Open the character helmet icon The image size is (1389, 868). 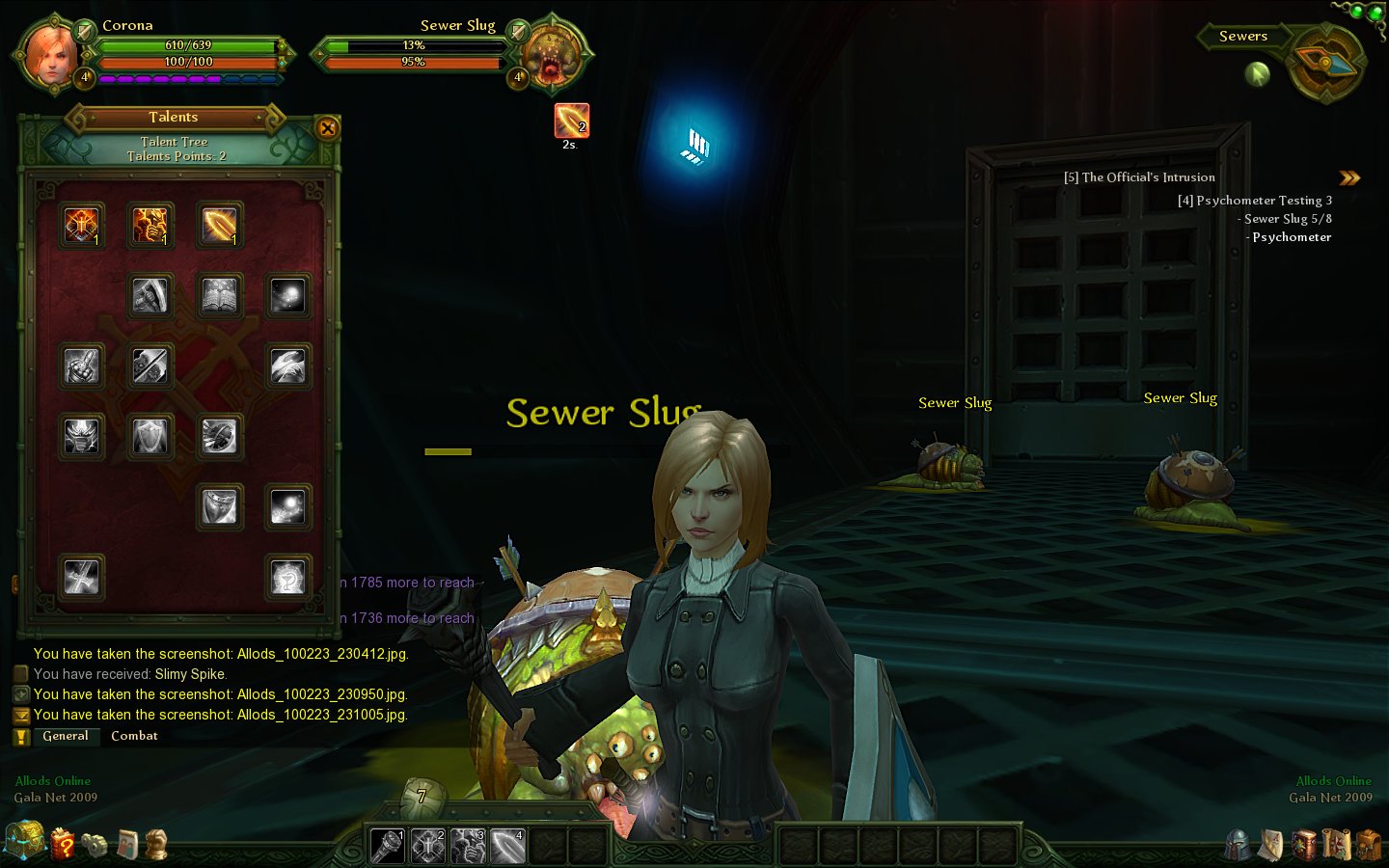click(x=1238, y=845)
